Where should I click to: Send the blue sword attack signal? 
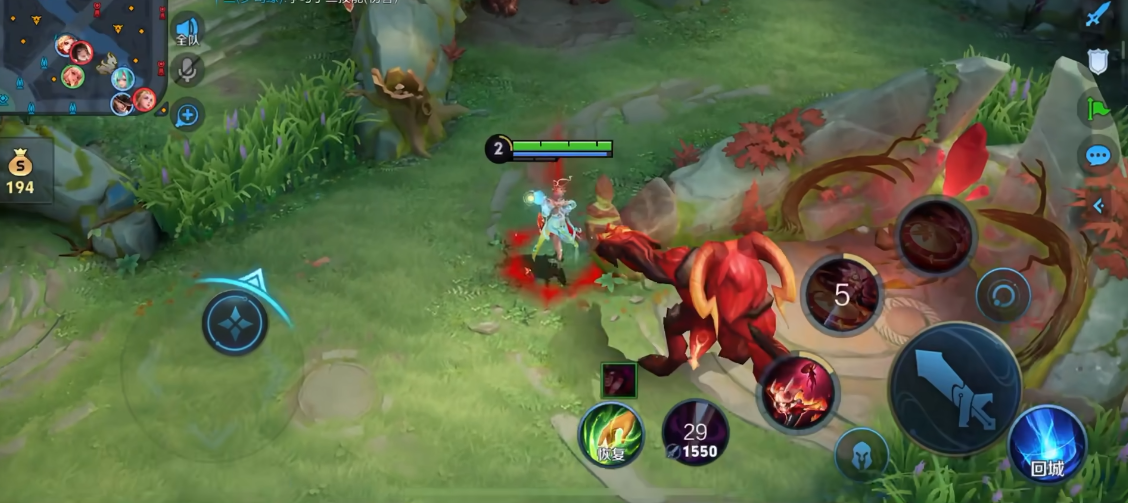pos(1098,15)
